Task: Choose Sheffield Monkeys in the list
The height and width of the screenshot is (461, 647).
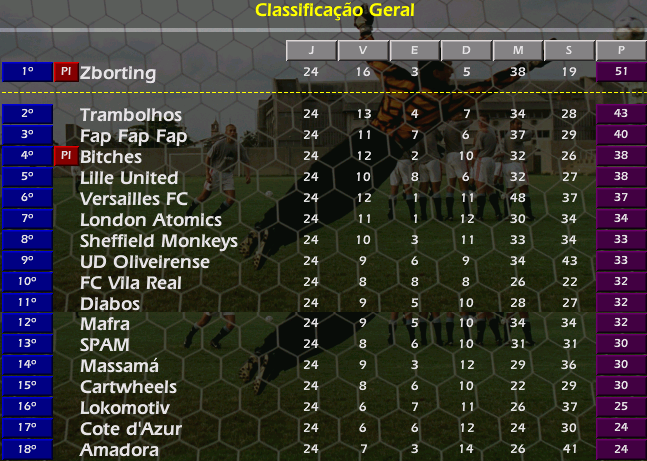Action: pyautogui.click(x=159, y=241)
